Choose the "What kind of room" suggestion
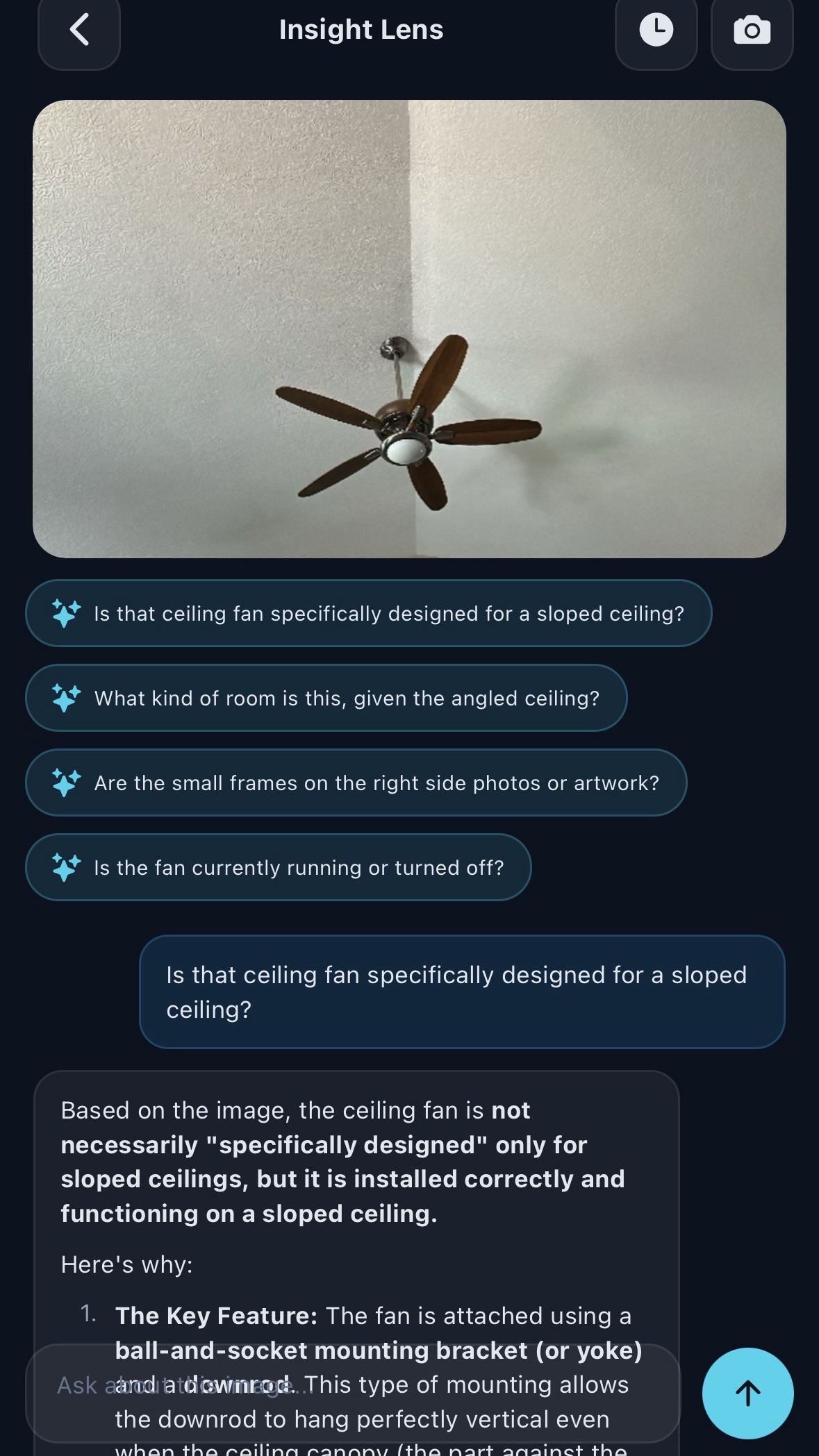Screen dimensions: 819x1456 [326, 698]
